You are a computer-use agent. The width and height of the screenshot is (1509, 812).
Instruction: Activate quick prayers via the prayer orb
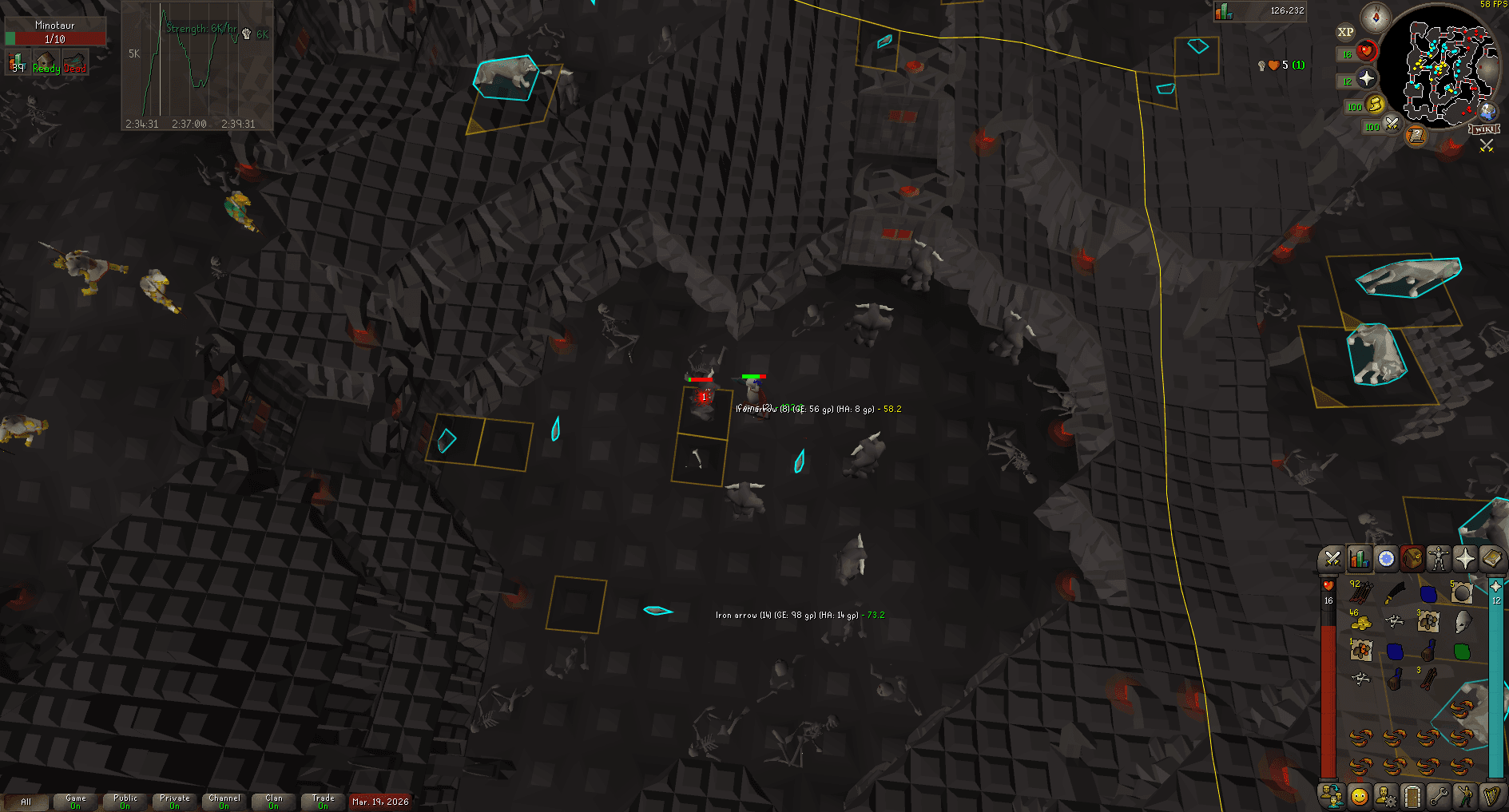1367,77
